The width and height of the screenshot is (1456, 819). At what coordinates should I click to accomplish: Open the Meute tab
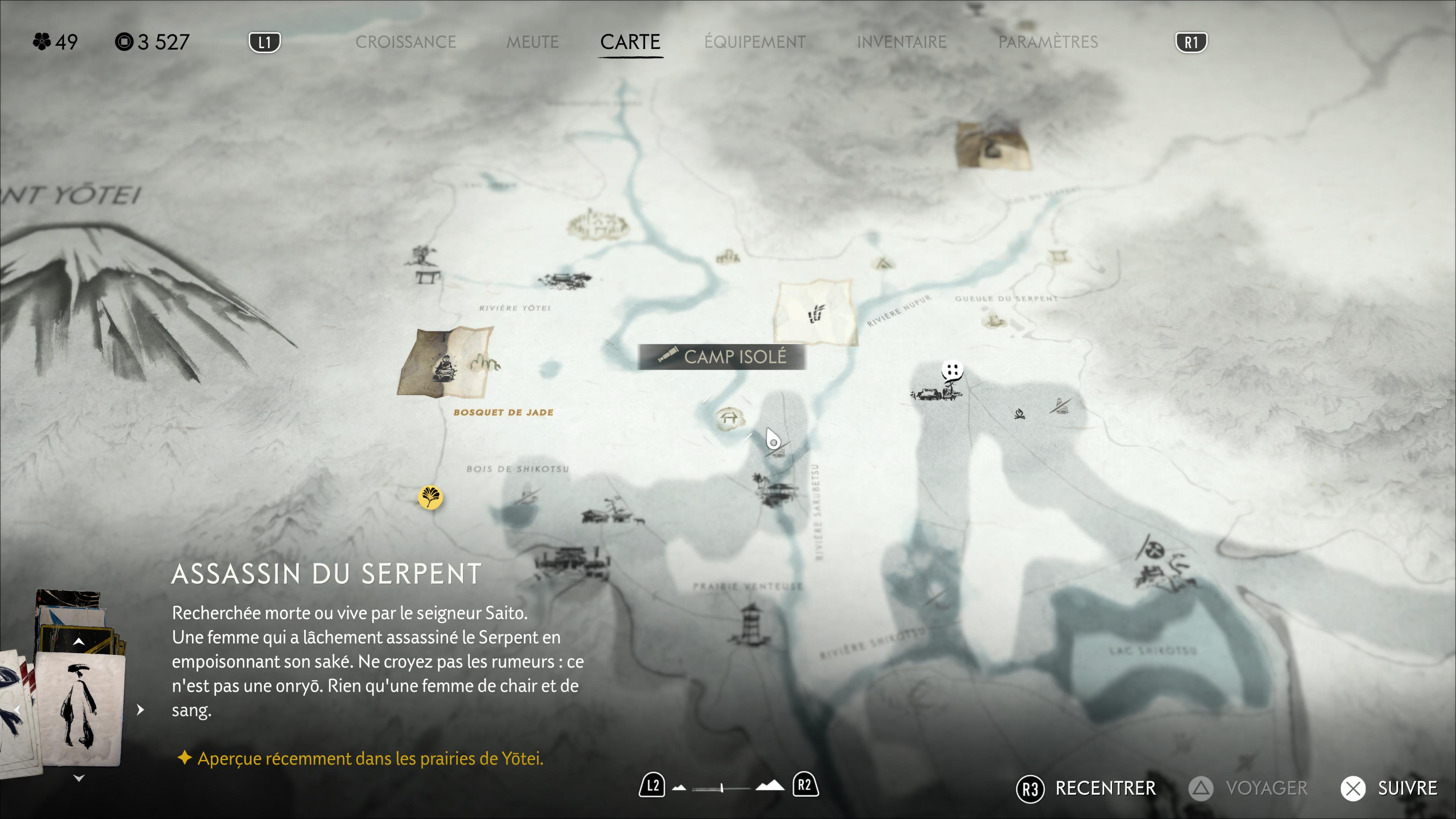point(532,42)
